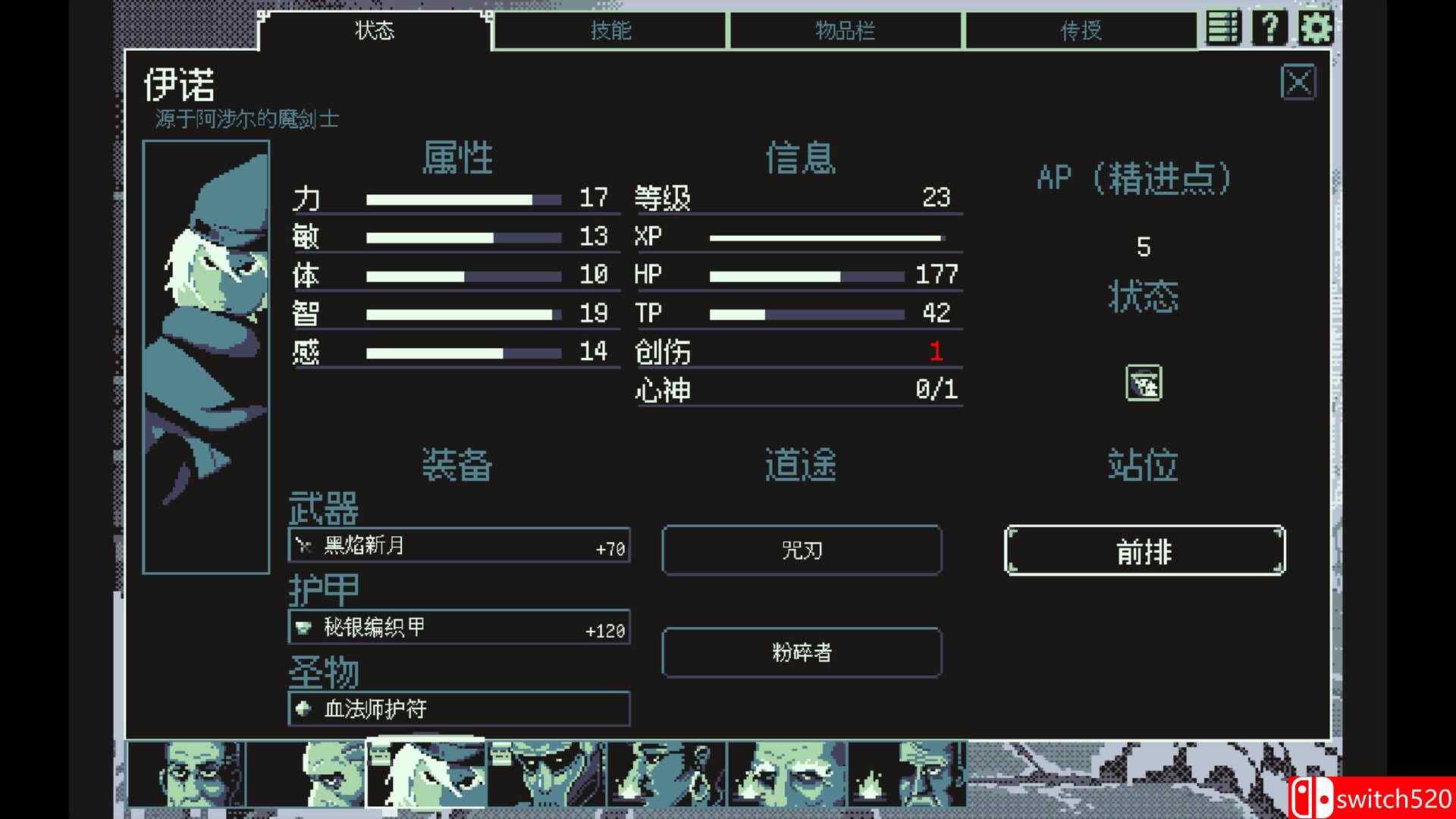Select the first party member portrait at bottom
The image size is (1456, 819).
[x=190, y=772]
